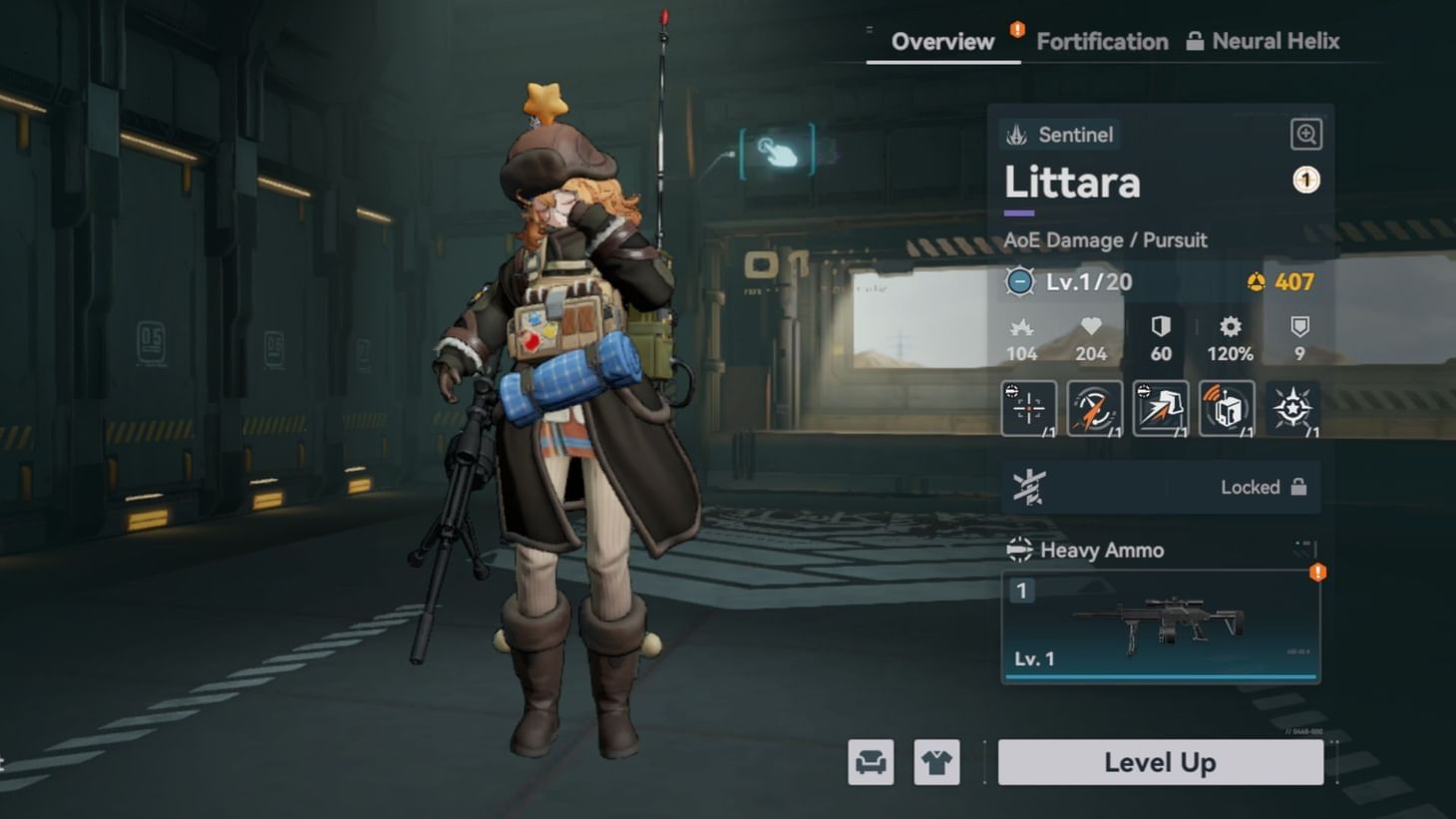The image size is (1456, 819).
Task: Inspect the signal turret skill icon
Action: point(1227,408)
